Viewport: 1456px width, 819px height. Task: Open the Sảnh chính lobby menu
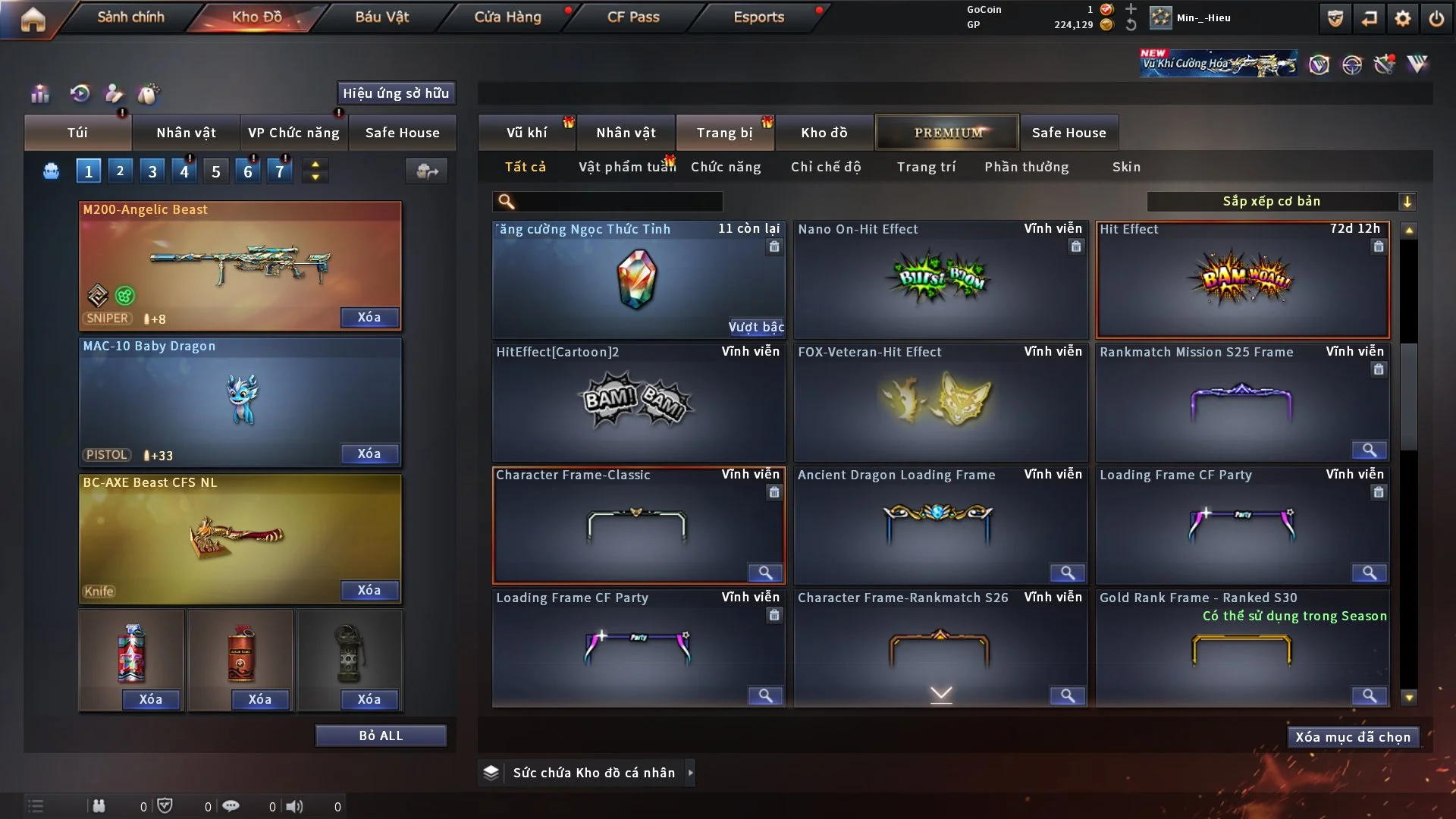(130, 17)
